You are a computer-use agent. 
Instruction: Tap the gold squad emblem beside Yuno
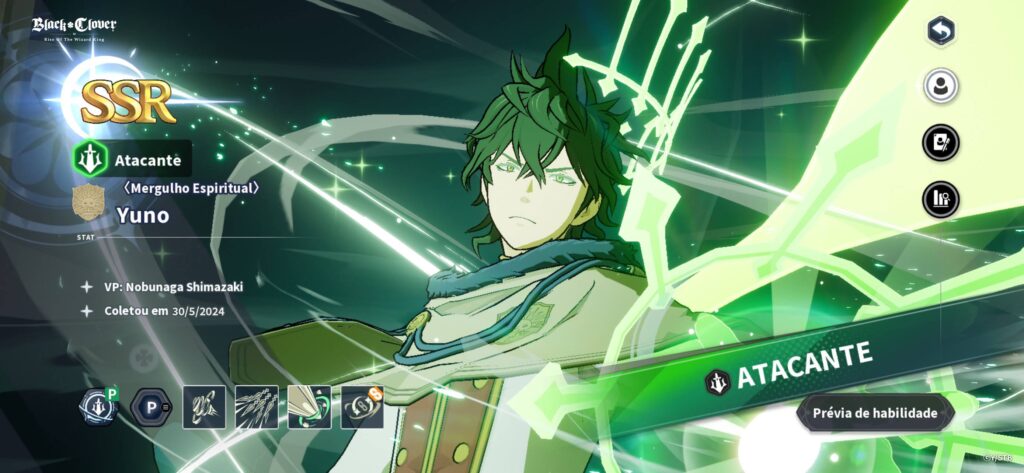(x=90, y=202)
